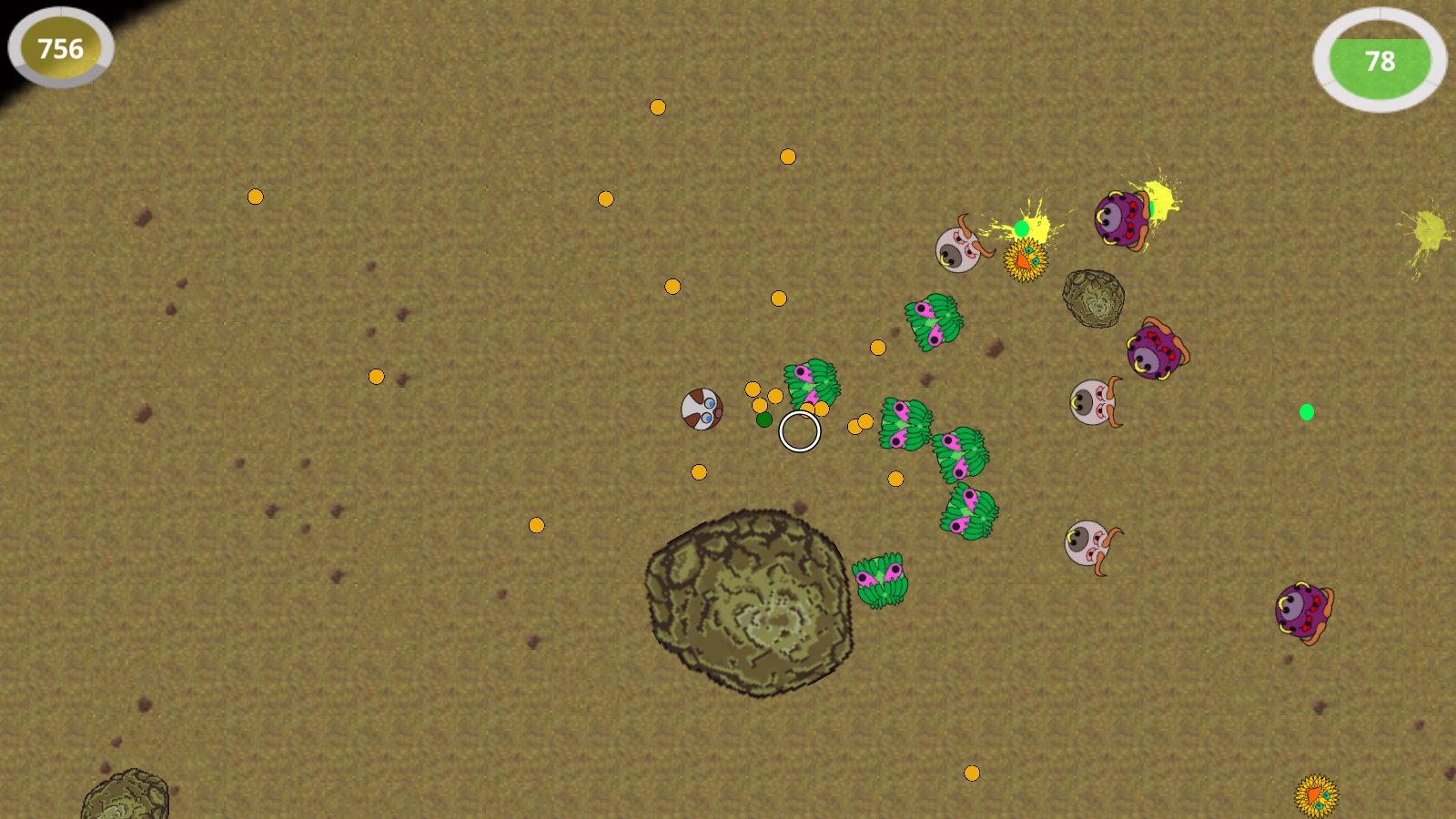Select the mouse with orange horns upper right
Screen dimensions: 1456x819
(958, 248)
